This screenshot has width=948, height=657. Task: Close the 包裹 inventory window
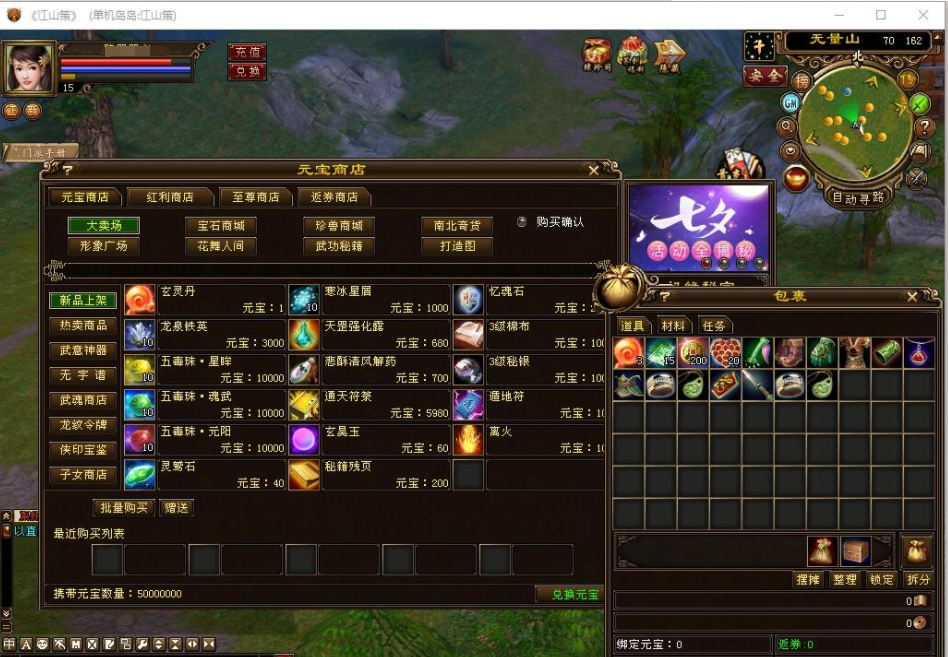click(912, 297)
